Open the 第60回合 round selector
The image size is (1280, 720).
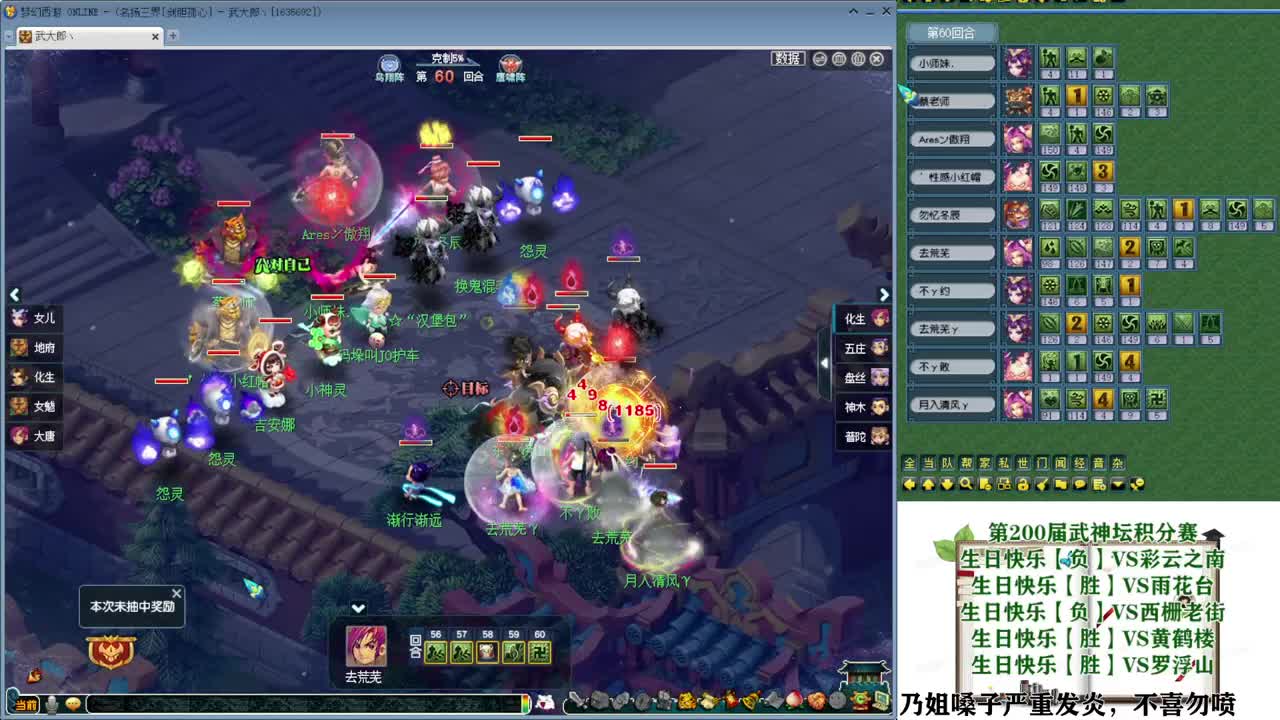950,33
